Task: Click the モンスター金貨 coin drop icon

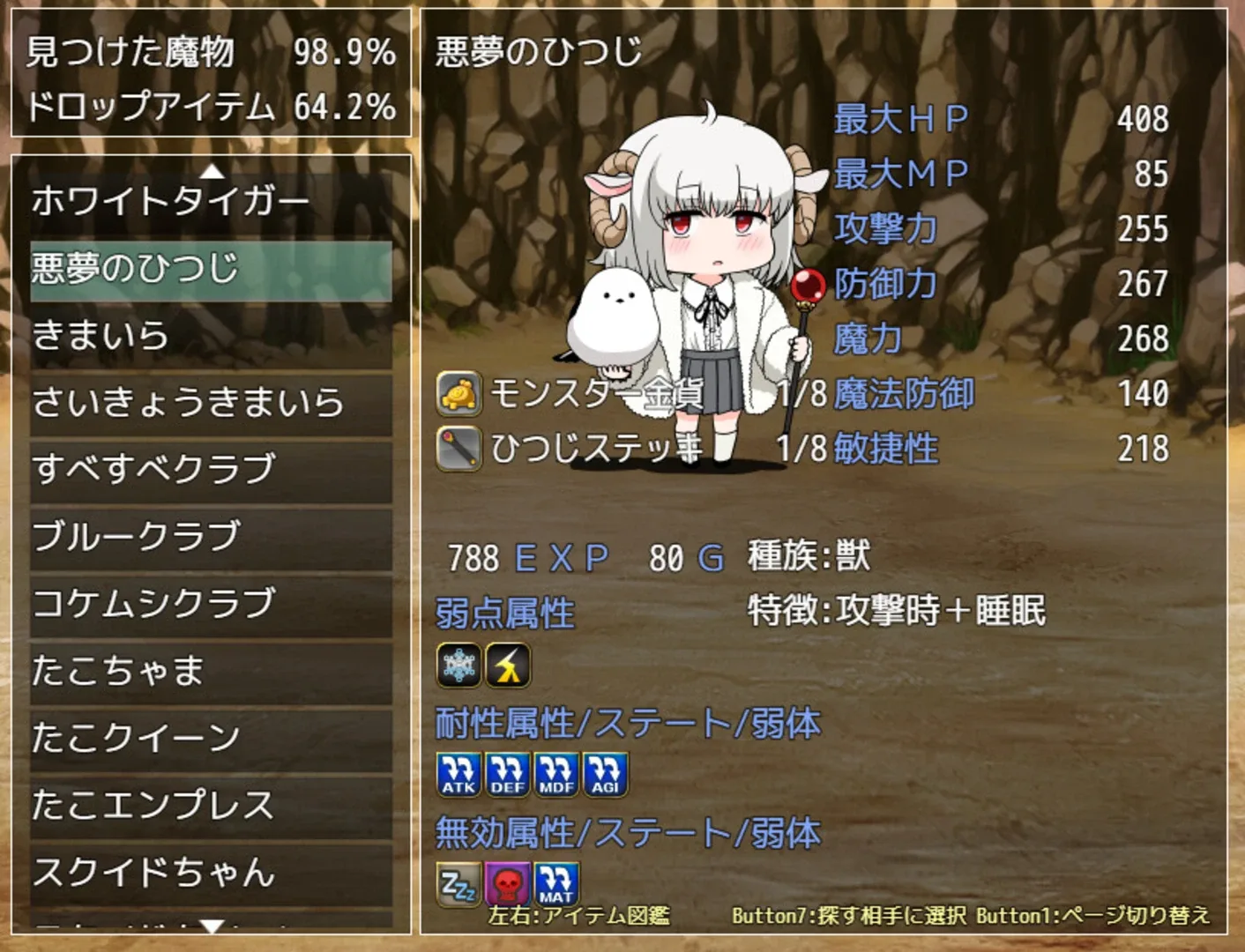Action: 457,397
